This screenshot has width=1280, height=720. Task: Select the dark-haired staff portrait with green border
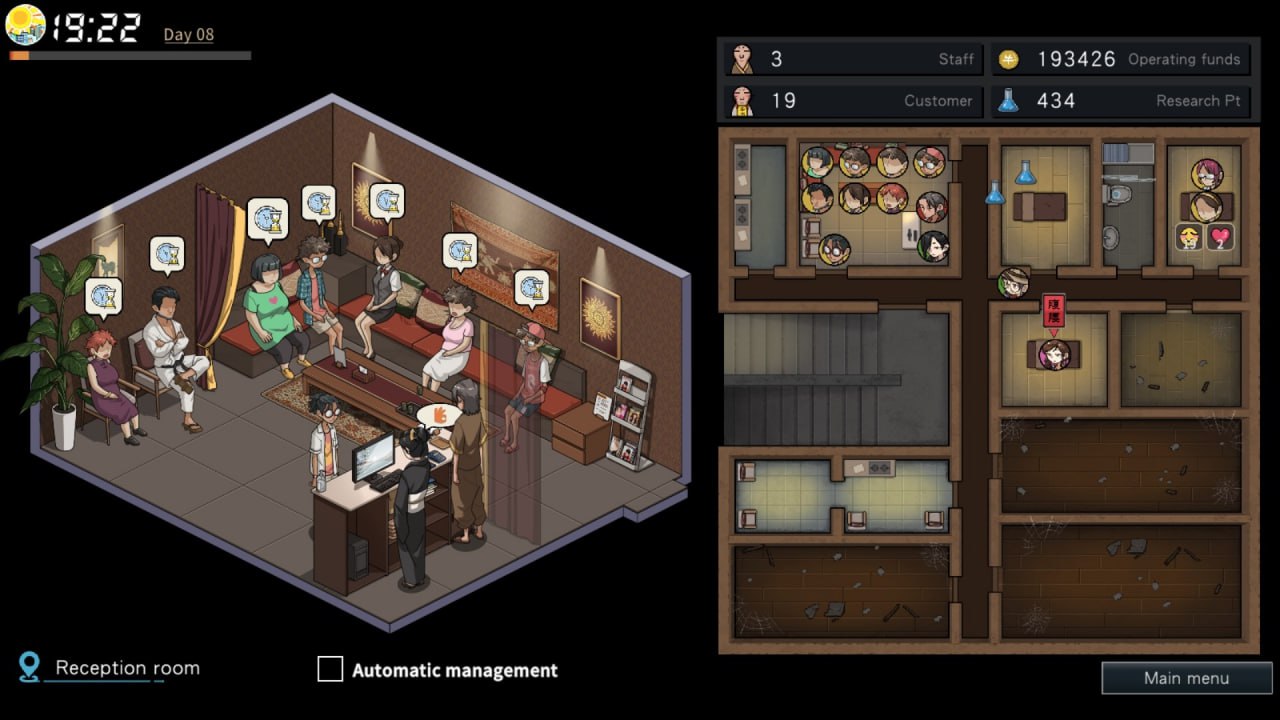[x=932, y=246]
